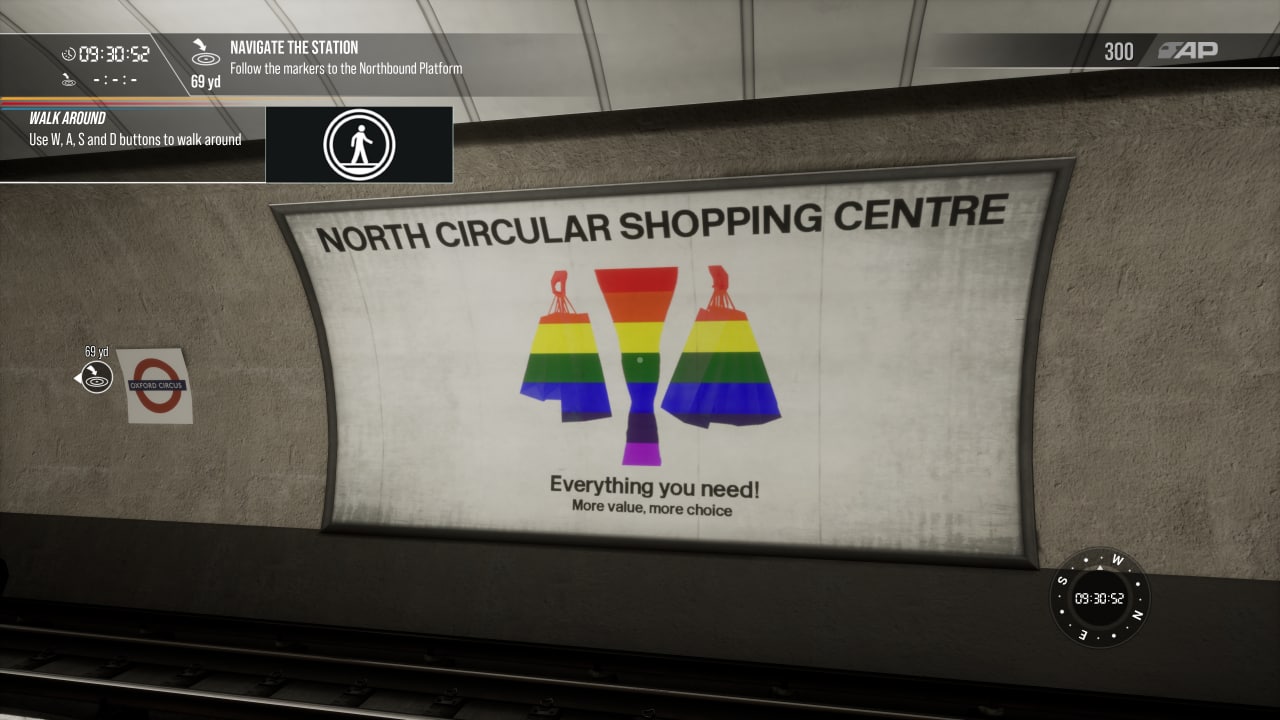Click the compass dial with the digital clock

(x=1099, y=598)
